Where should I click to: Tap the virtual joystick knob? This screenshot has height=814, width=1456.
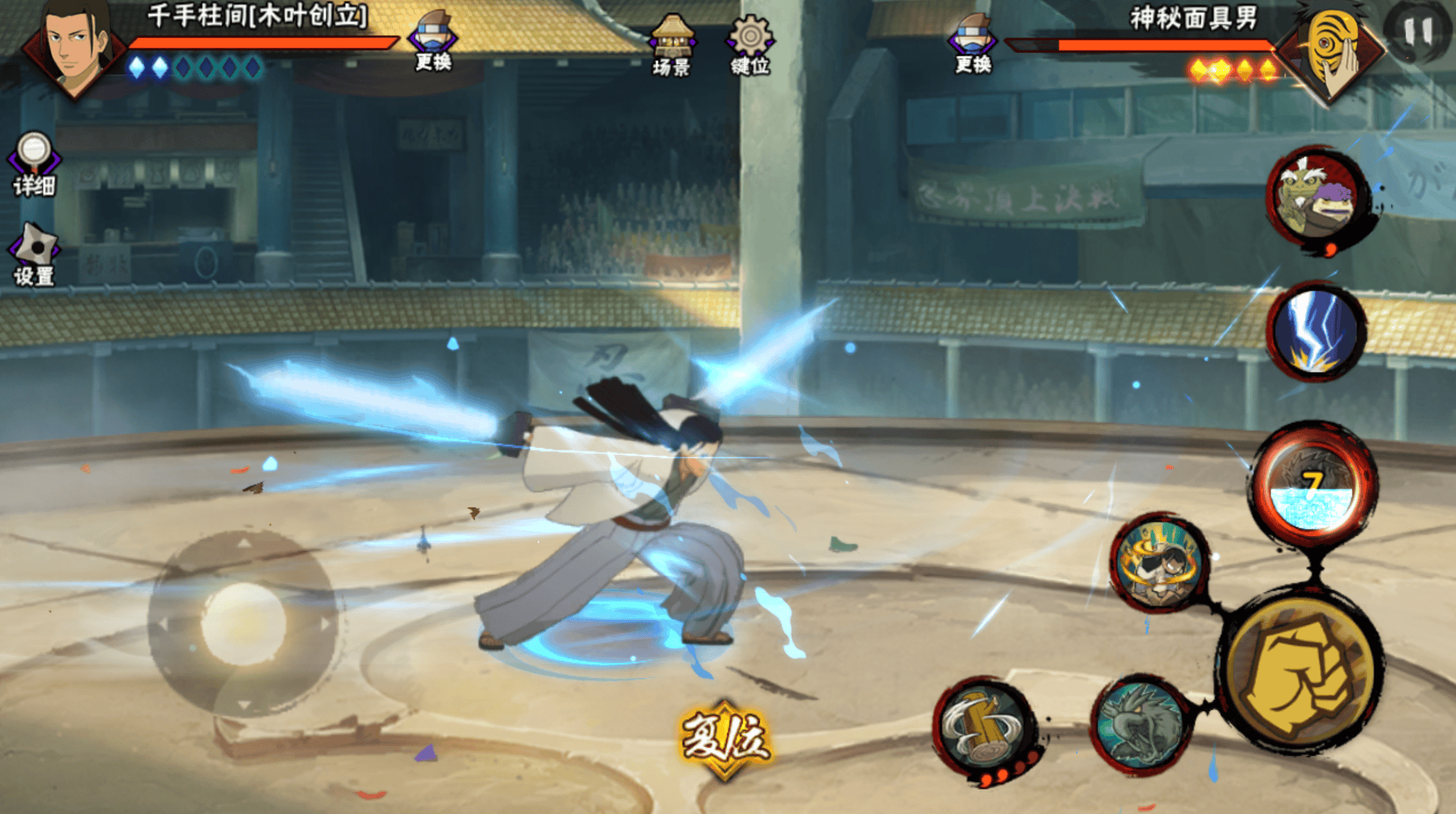point(243,623)
